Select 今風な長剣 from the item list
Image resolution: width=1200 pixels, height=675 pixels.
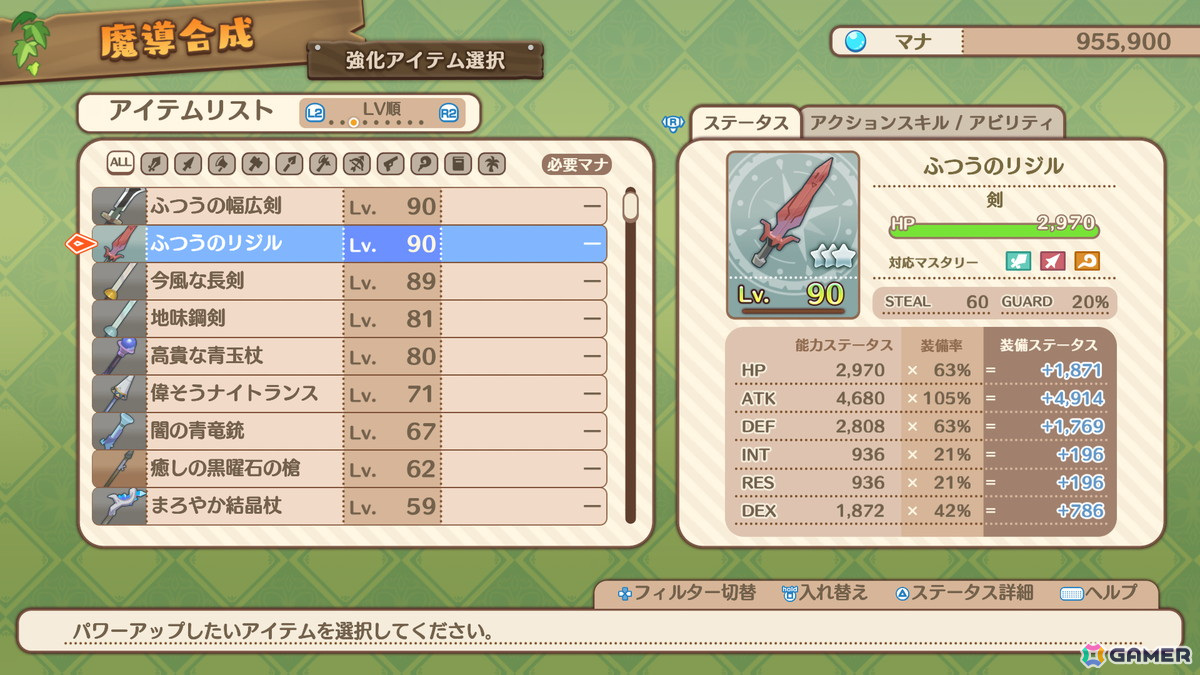click(350, 281)
